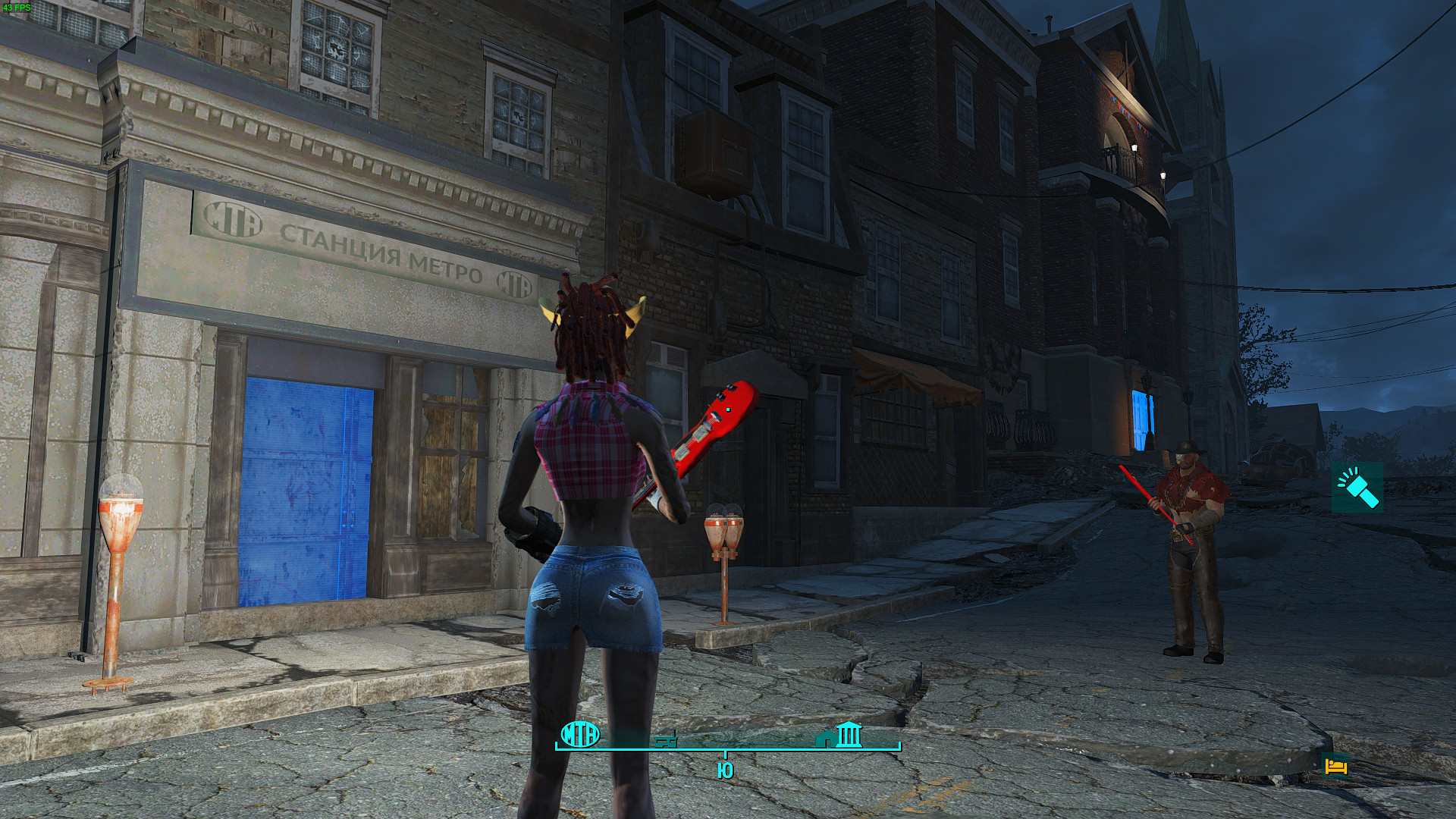Click the flashlight icon

(x=1357, y=488)
